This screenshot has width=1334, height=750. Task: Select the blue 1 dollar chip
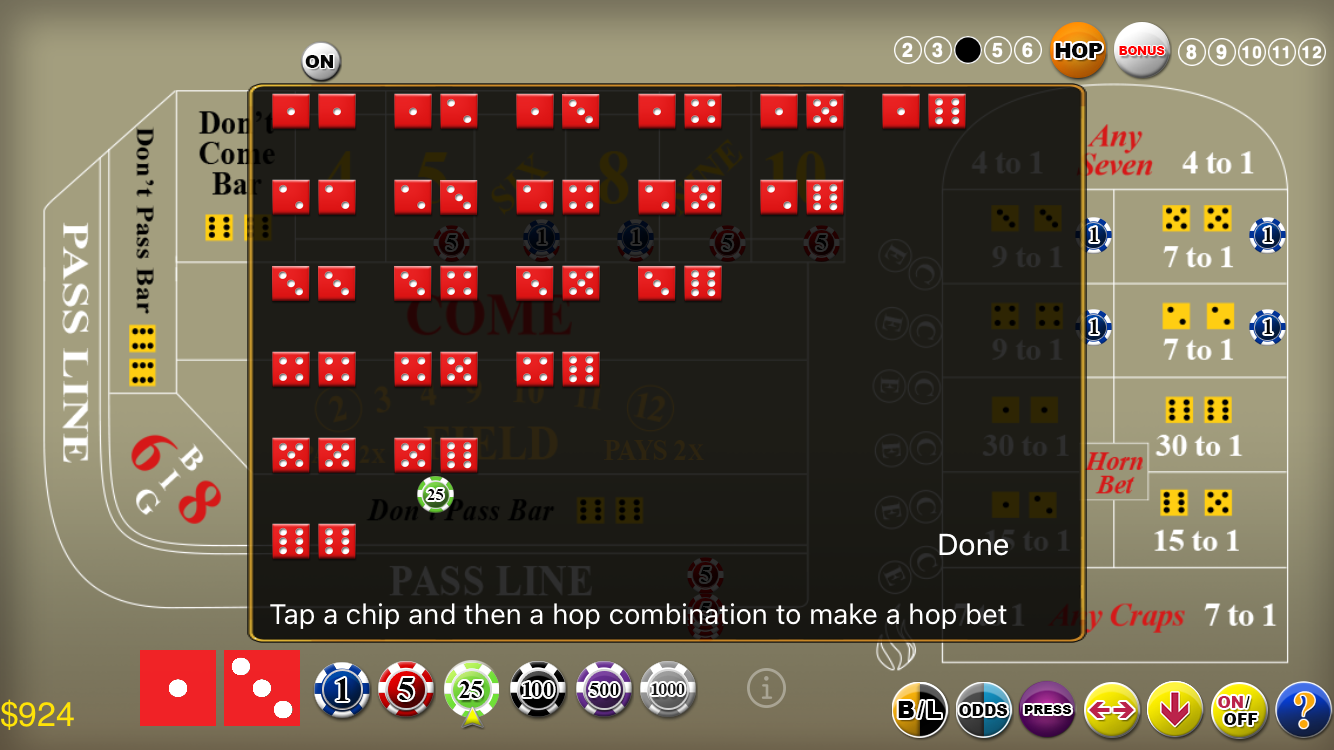pos(342,689)
